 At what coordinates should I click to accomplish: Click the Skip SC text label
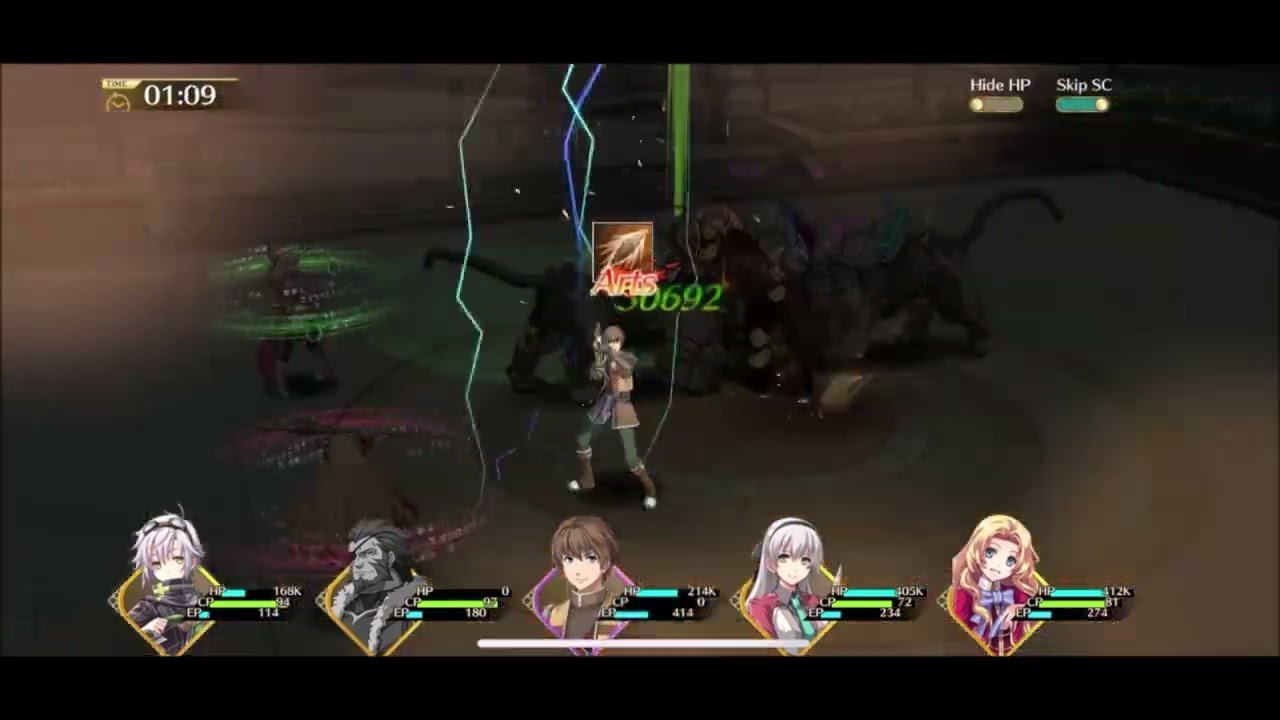(1083, 85)
